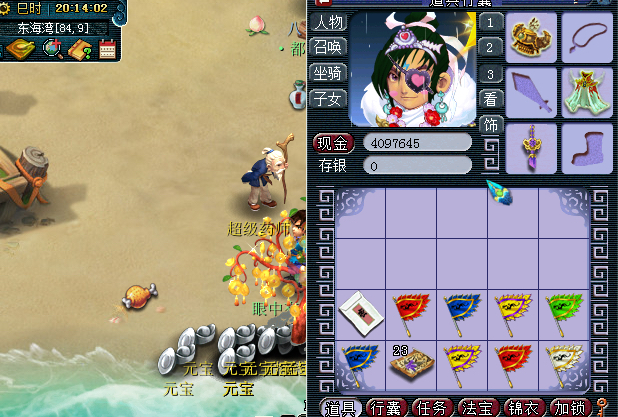Click the 现金 cash button
This screenshot has width=618, height=417.
pyautogui.click(x=334, y=142)
